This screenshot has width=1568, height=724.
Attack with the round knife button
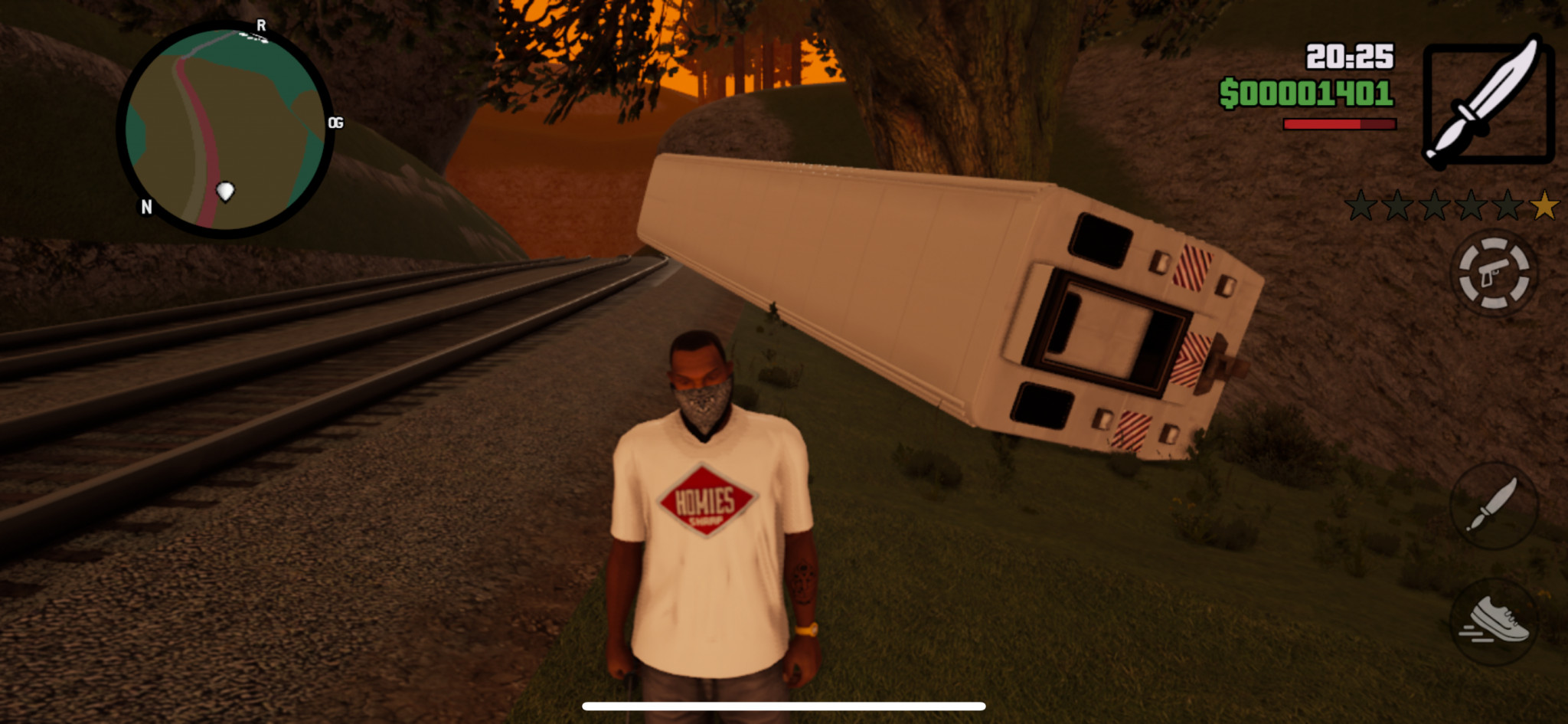1493,506
